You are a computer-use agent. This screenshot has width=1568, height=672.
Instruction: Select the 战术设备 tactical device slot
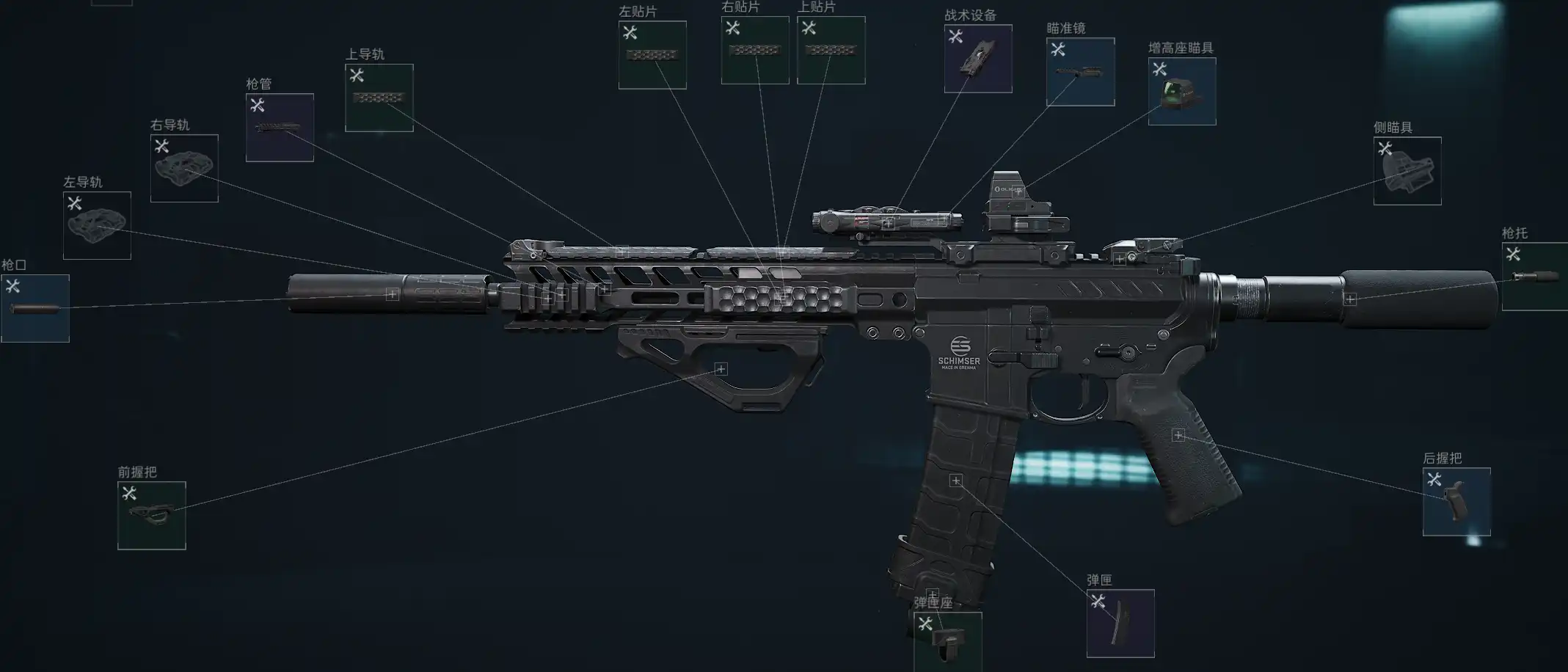[978, 59]
